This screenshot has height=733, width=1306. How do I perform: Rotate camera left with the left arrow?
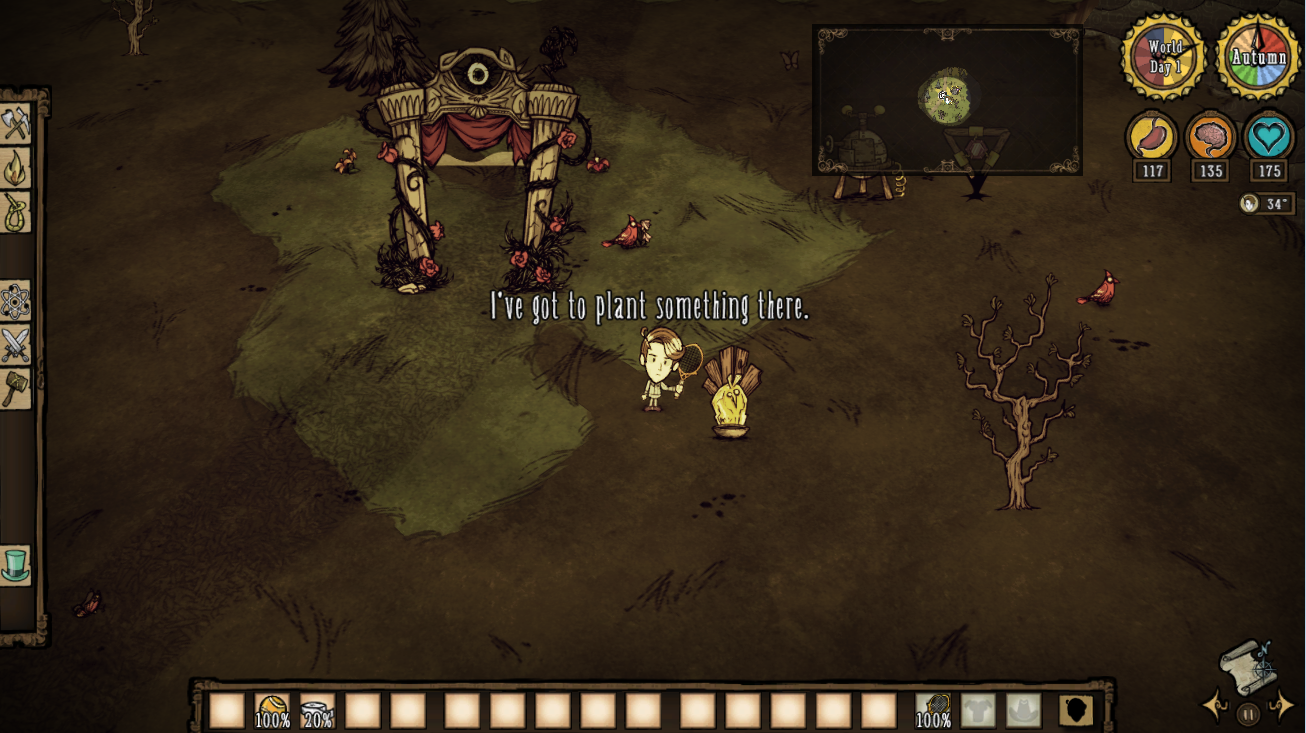pyautogui.click(x=1215, y=706)
